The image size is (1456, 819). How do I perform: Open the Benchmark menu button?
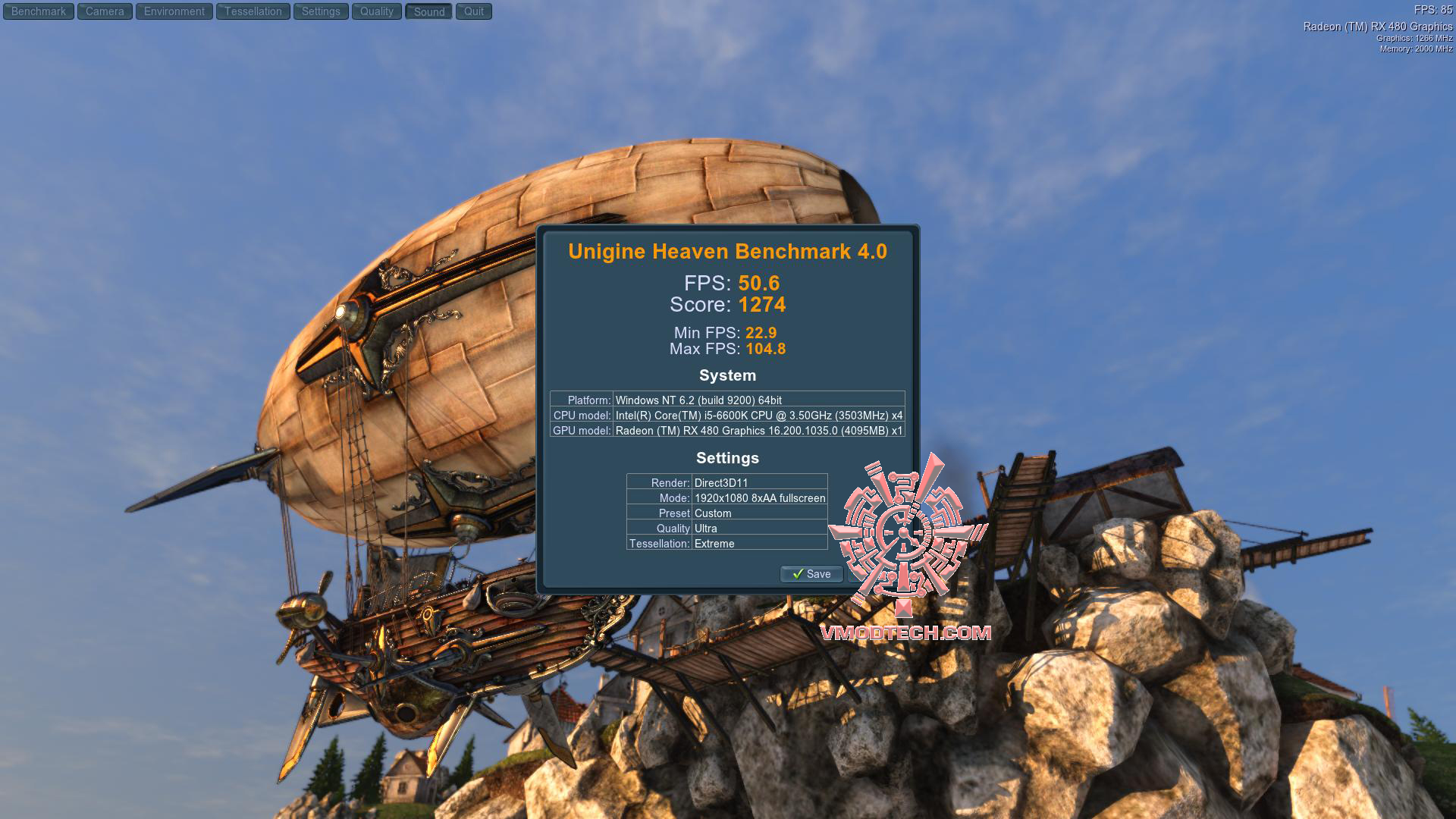(39, 11)
